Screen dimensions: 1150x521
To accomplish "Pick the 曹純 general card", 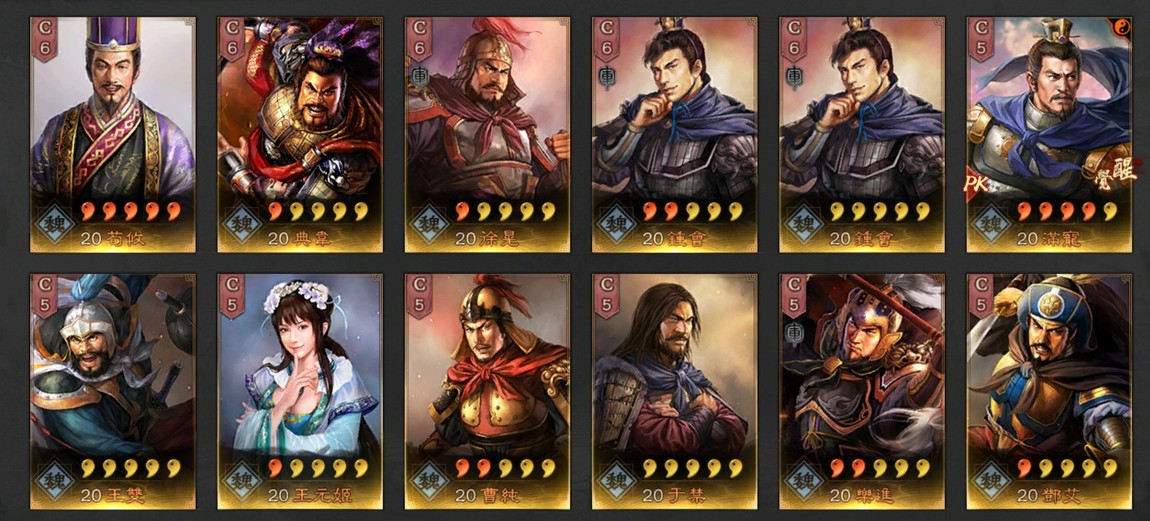I will pyautogui.click(x=487, y=391).
